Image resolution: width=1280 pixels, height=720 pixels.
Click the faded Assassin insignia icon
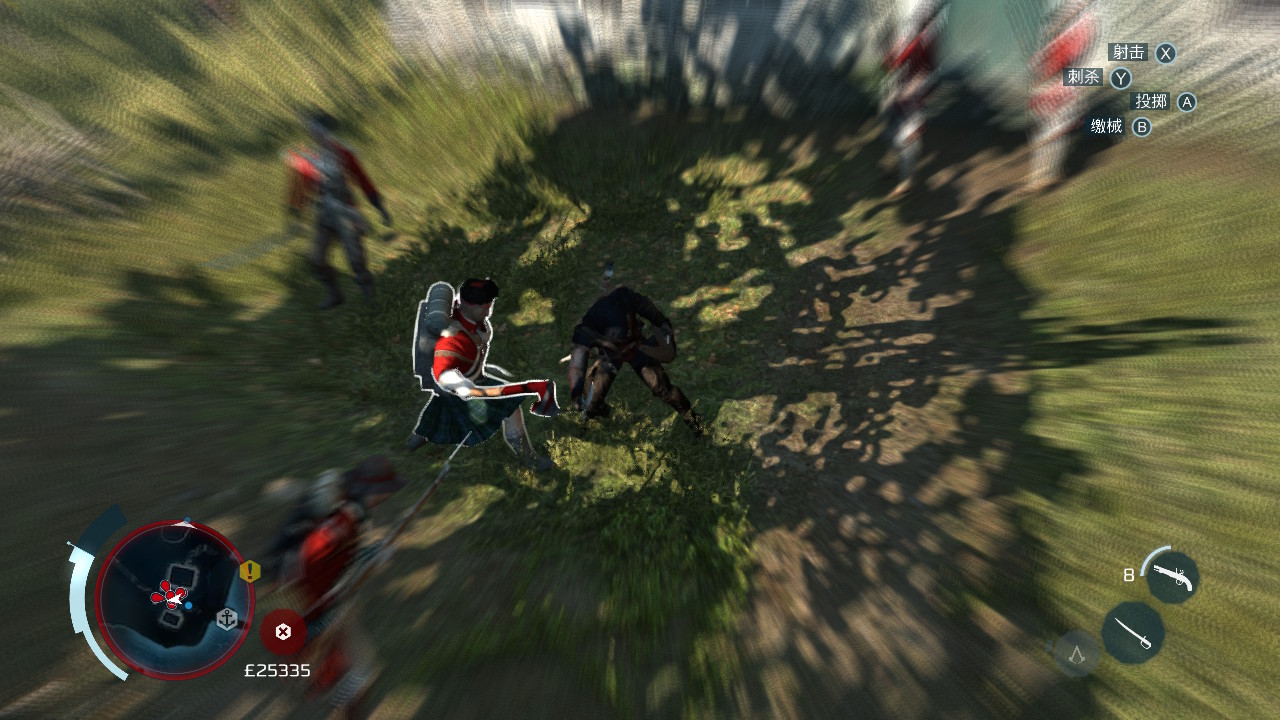coord(1077,654)
